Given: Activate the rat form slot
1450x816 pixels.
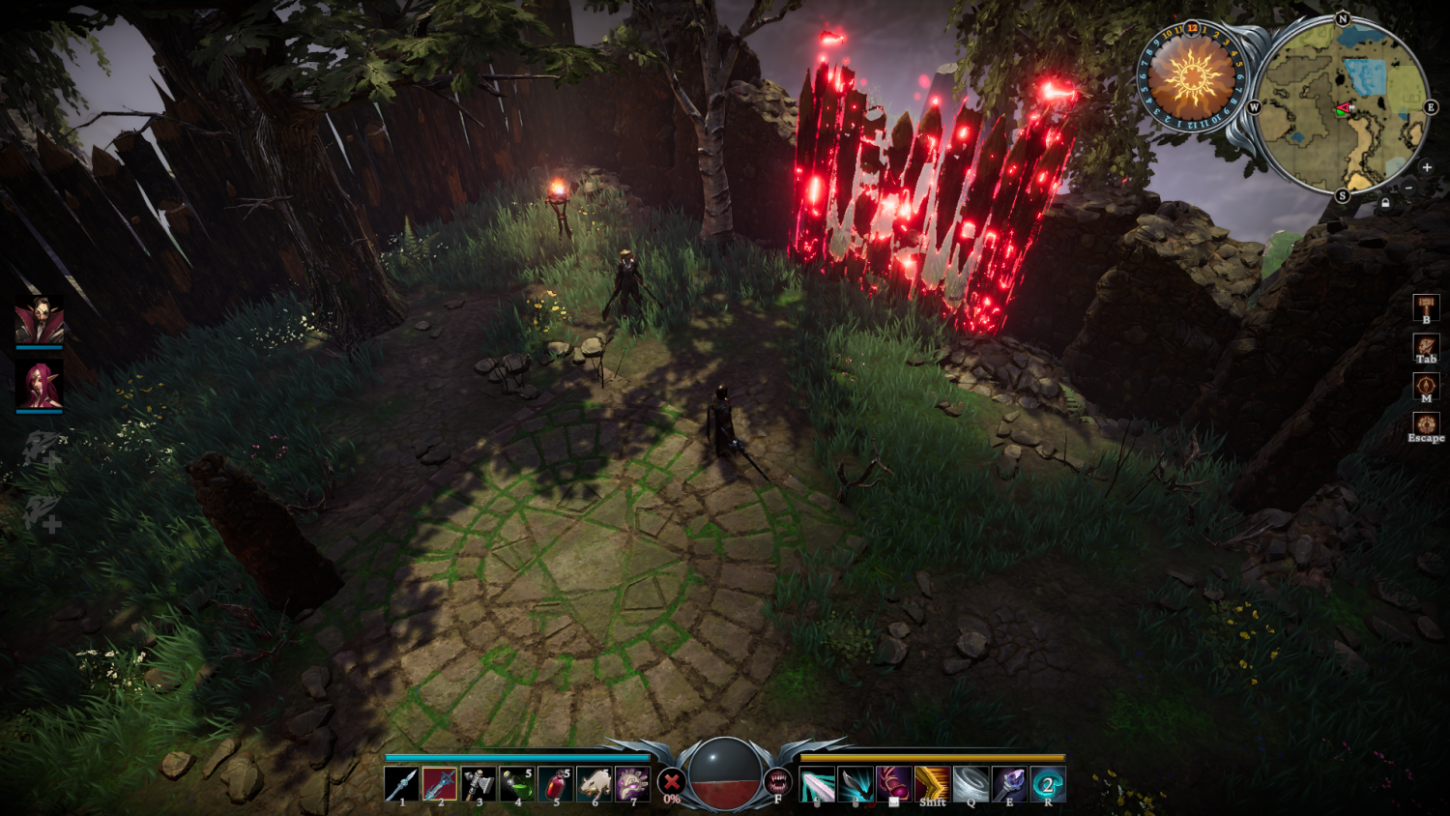Looking at the screenshot, I should (x=594, y=783).
